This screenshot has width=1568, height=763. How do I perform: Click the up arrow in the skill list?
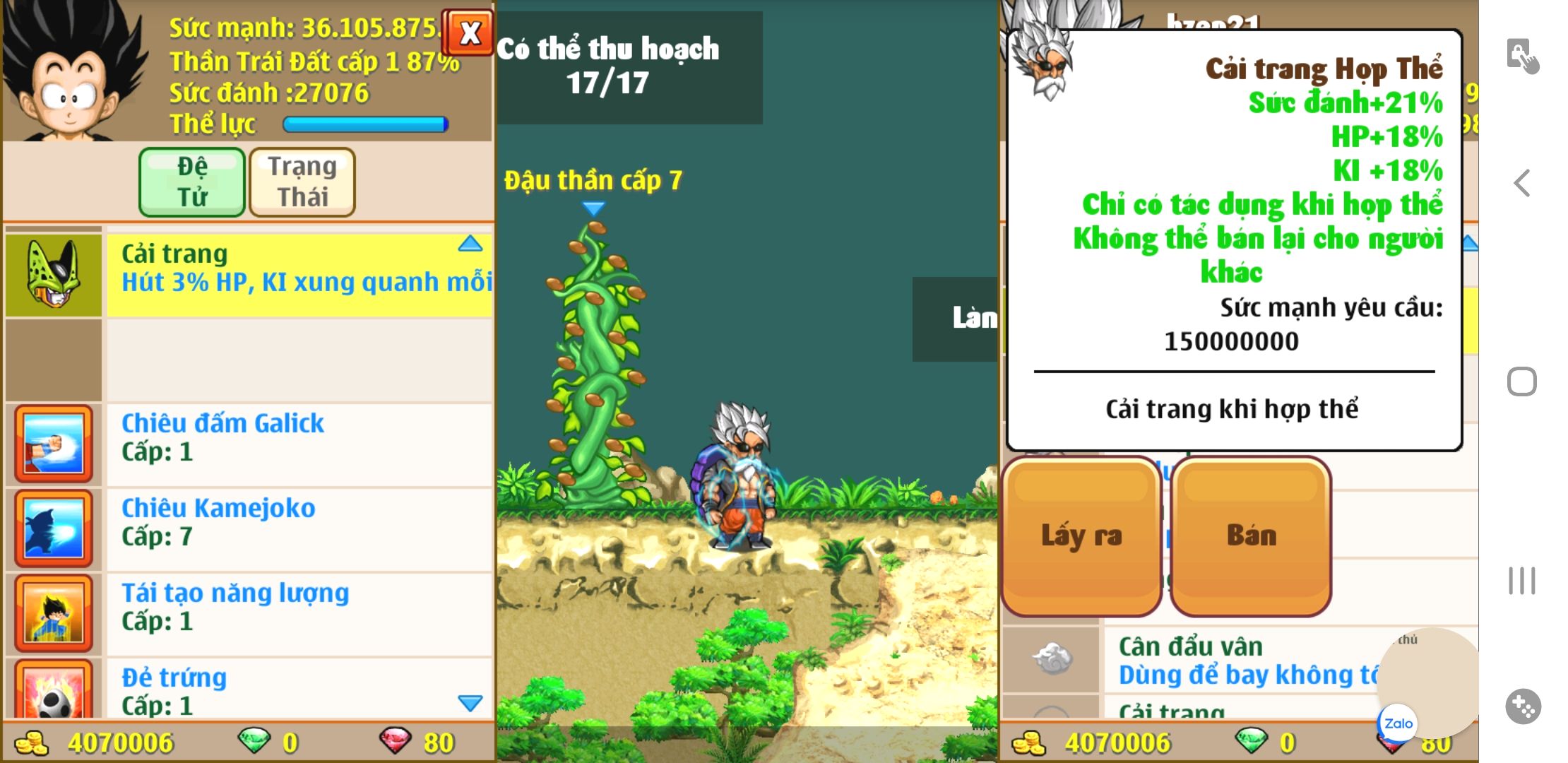pos(470,244)
